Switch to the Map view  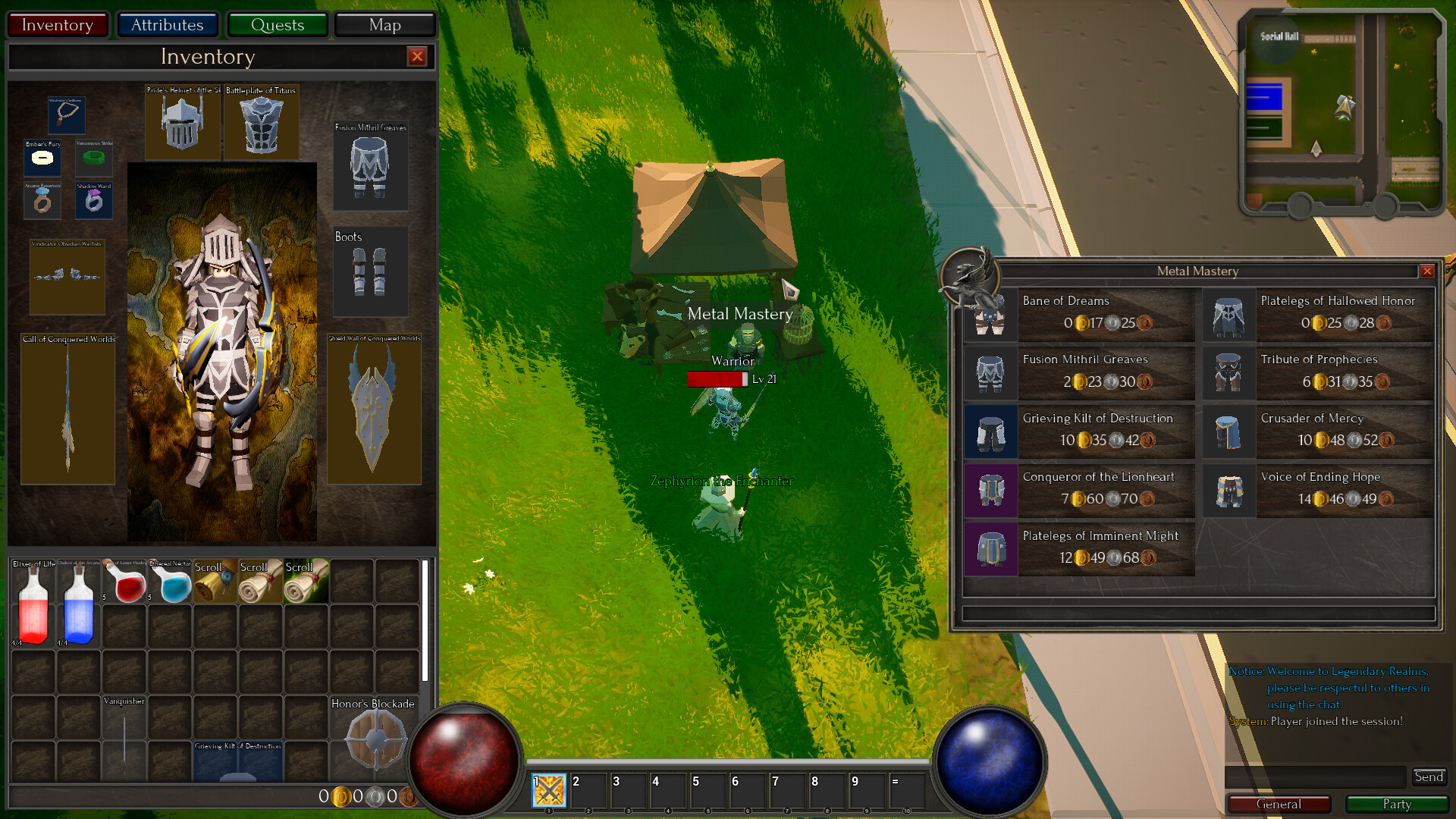click(384, 24)
